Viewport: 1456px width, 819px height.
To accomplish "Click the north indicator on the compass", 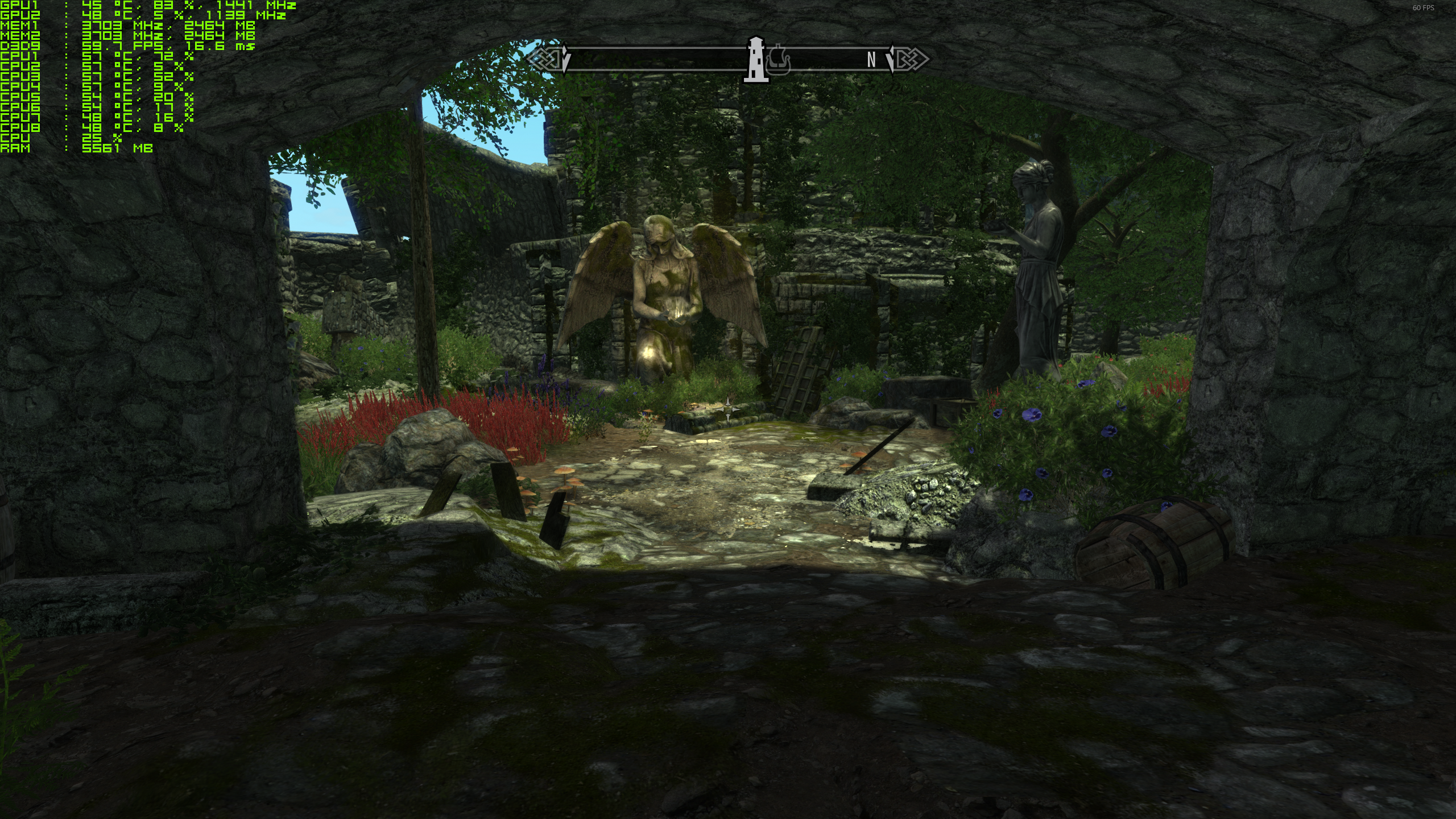I will tap(871, 60).
